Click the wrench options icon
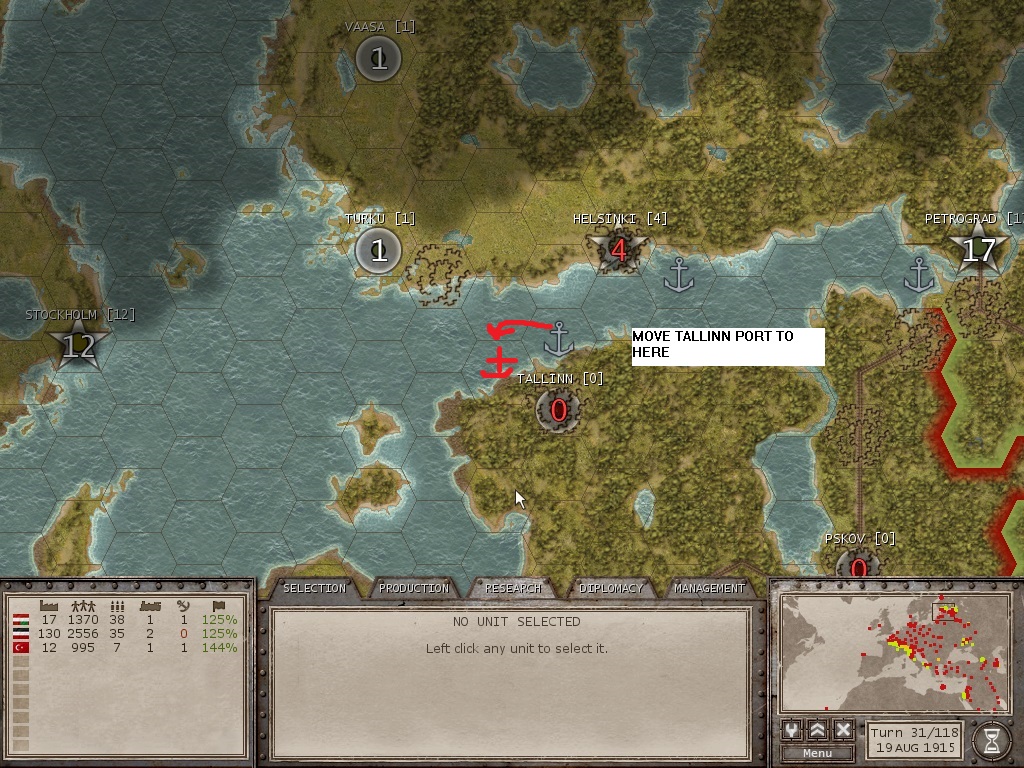Viewport: 1024px width, 768px height. (793, 730)
